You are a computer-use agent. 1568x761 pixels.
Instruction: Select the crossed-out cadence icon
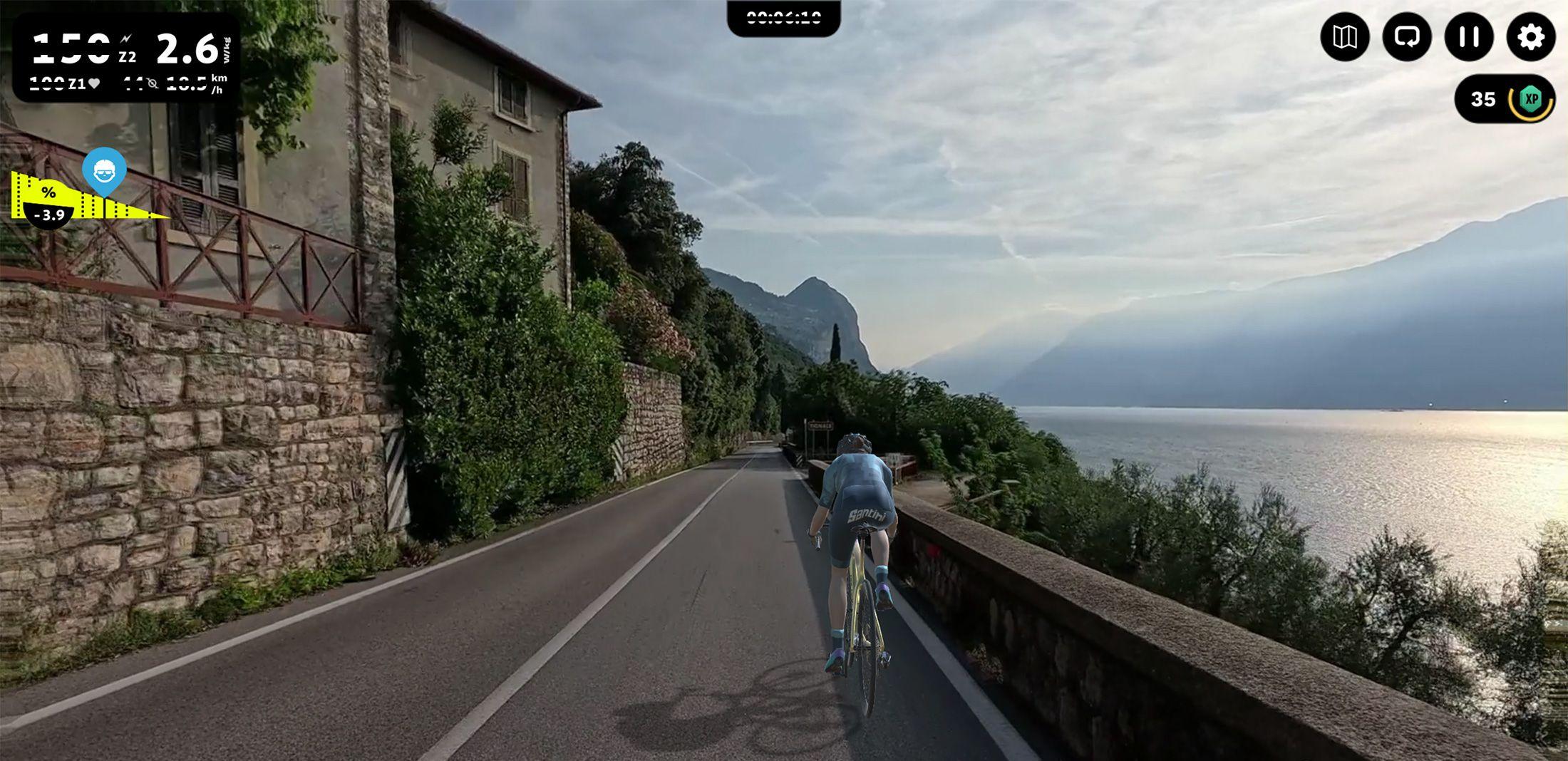(153, 83)
